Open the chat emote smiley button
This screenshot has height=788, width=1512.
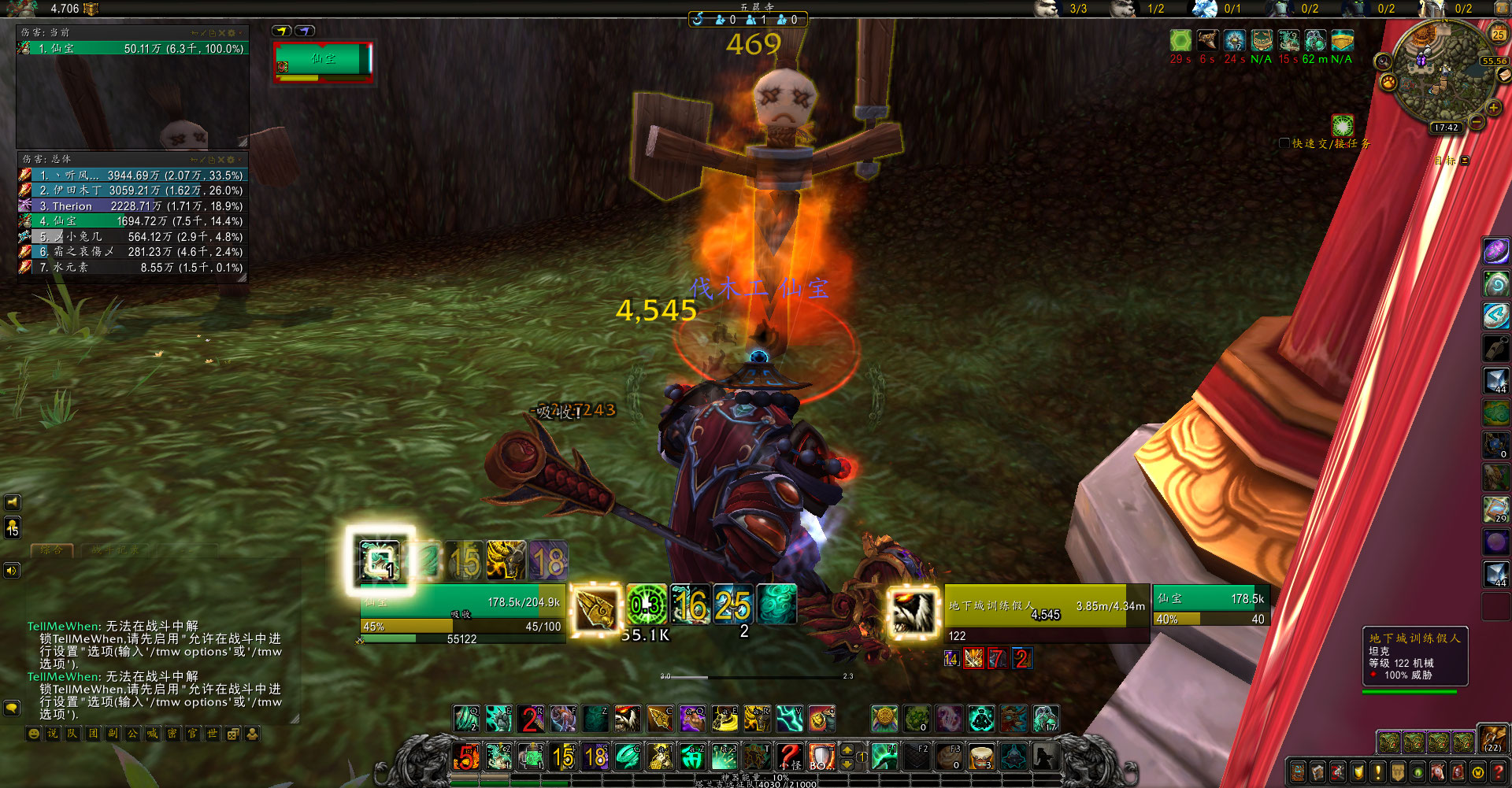33,734
